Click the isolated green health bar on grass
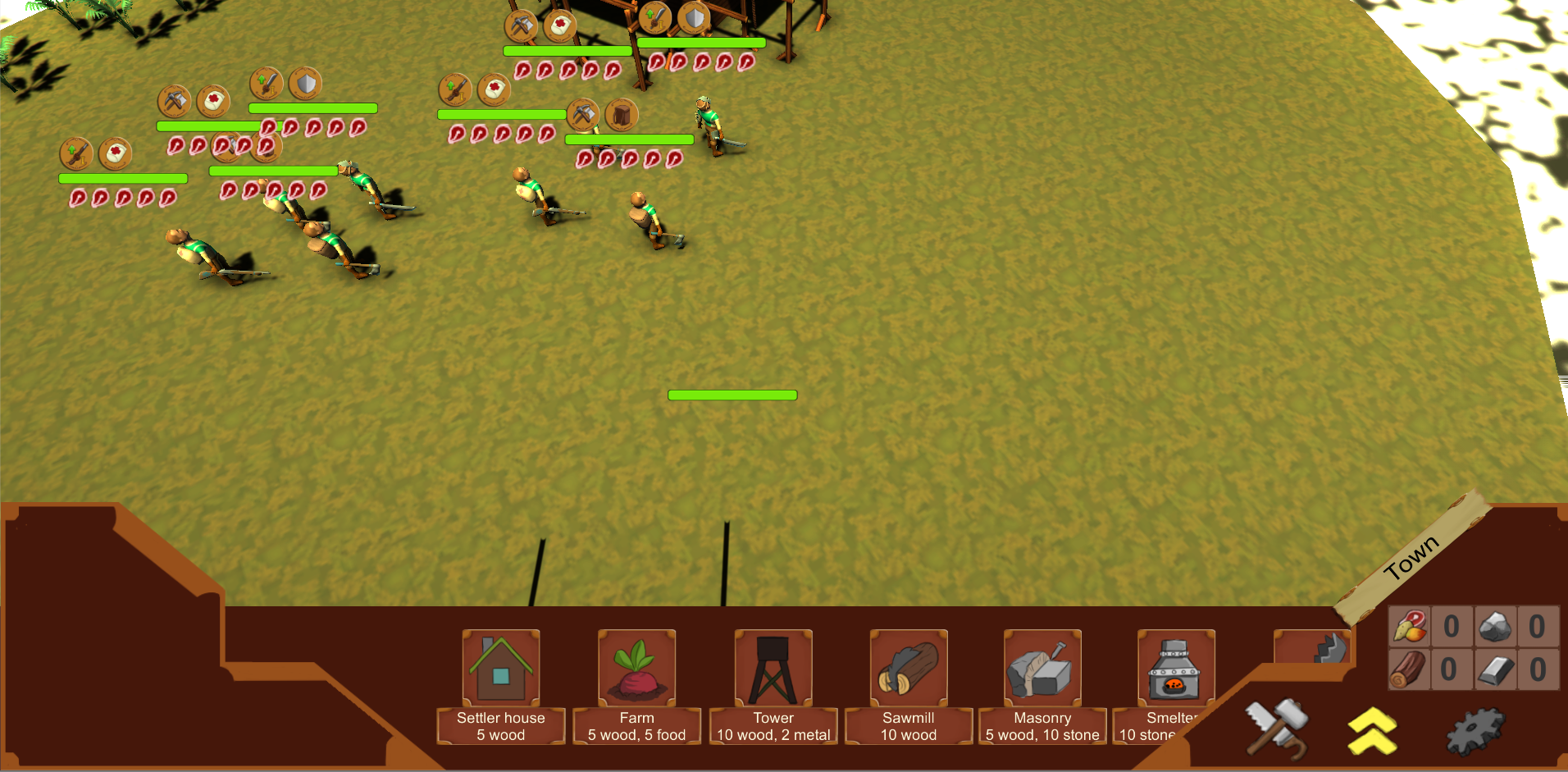The image size is (1568, 772). (x=732, y=395)
